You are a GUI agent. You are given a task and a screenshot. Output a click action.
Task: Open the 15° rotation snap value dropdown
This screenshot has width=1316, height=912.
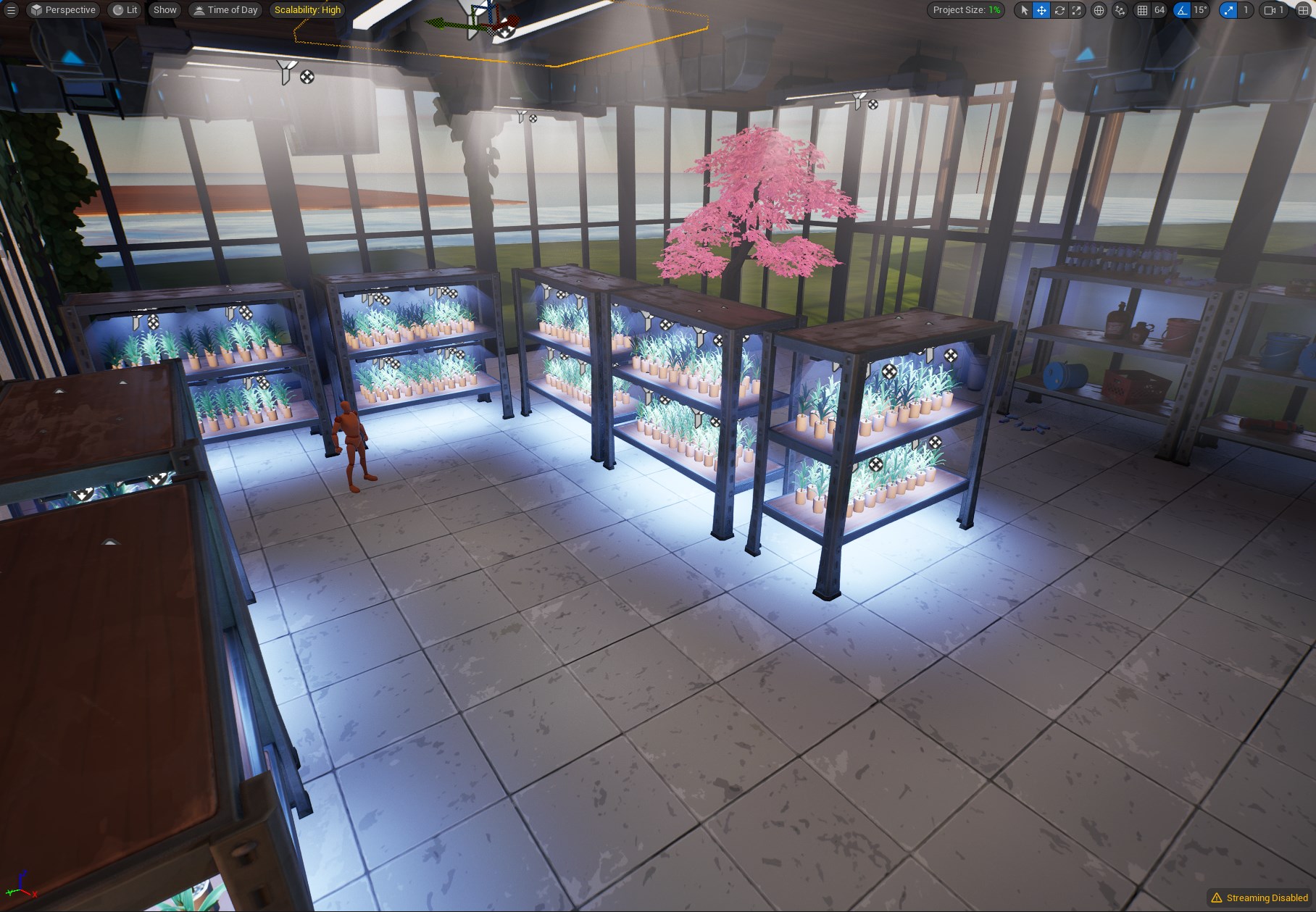[x=1200, y=10]
